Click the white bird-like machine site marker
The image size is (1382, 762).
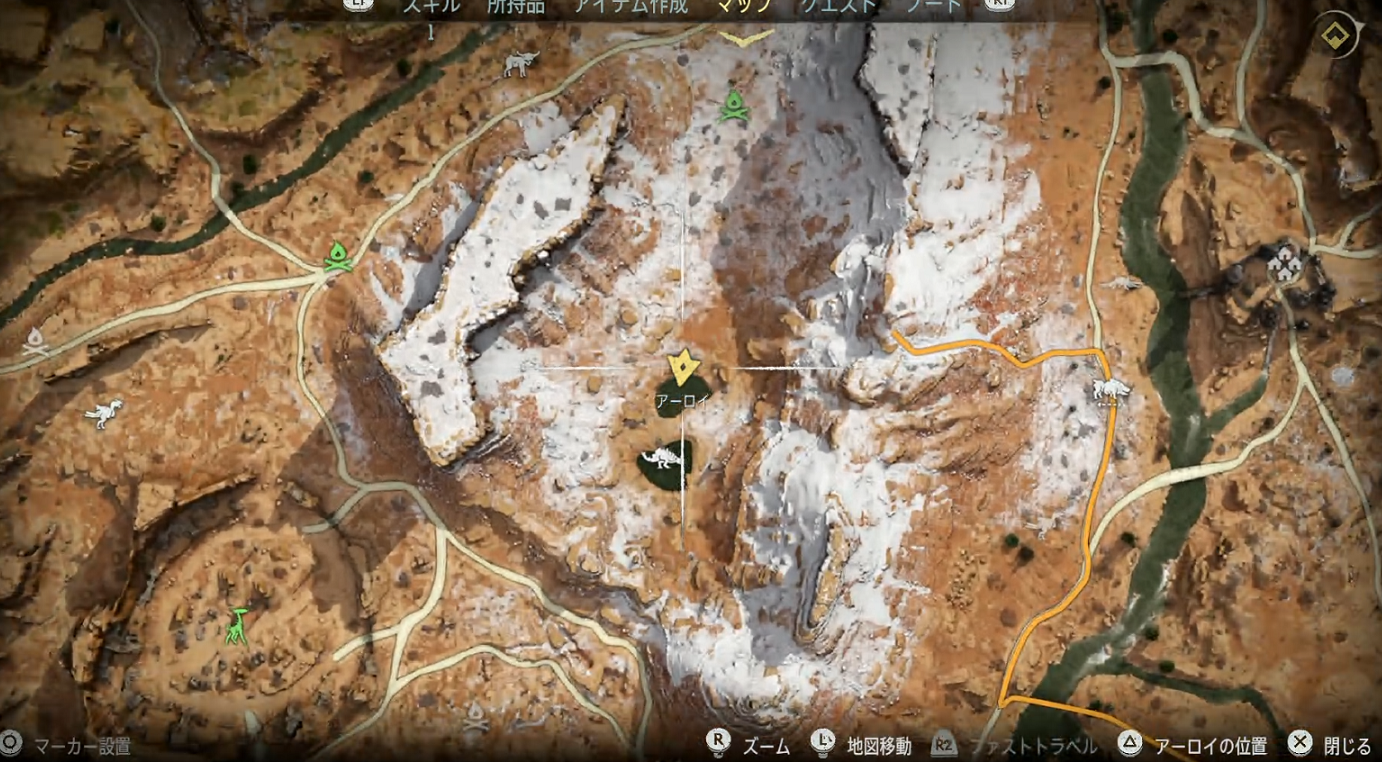coord(103,413)
